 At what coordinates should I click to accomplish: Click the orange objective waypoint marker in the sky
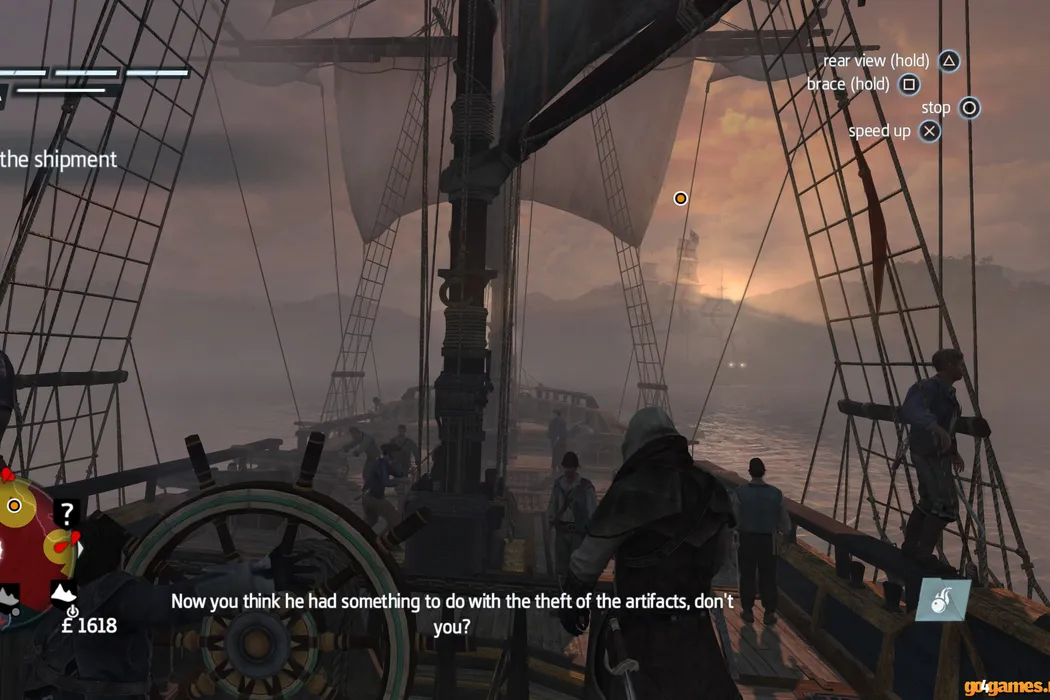coord(680,198)
